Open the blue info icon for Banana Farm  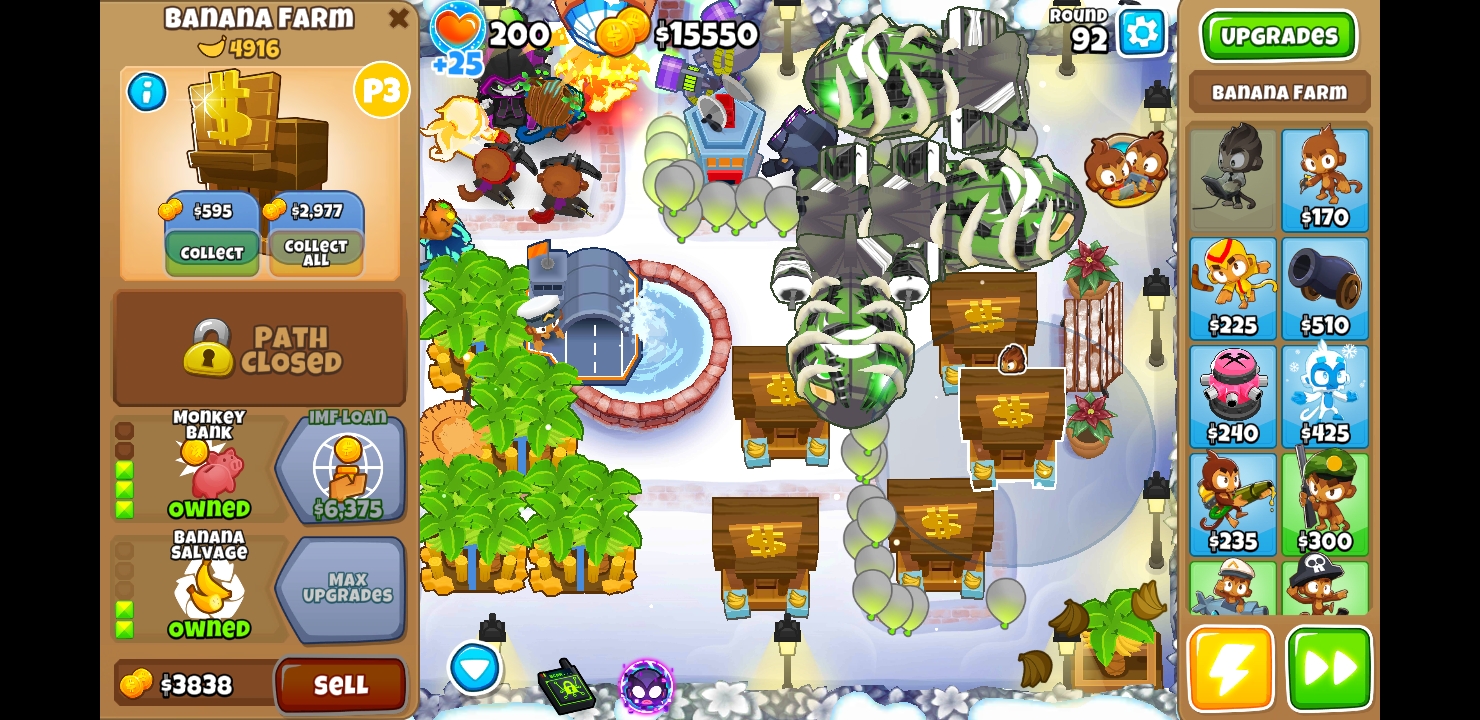147,92
